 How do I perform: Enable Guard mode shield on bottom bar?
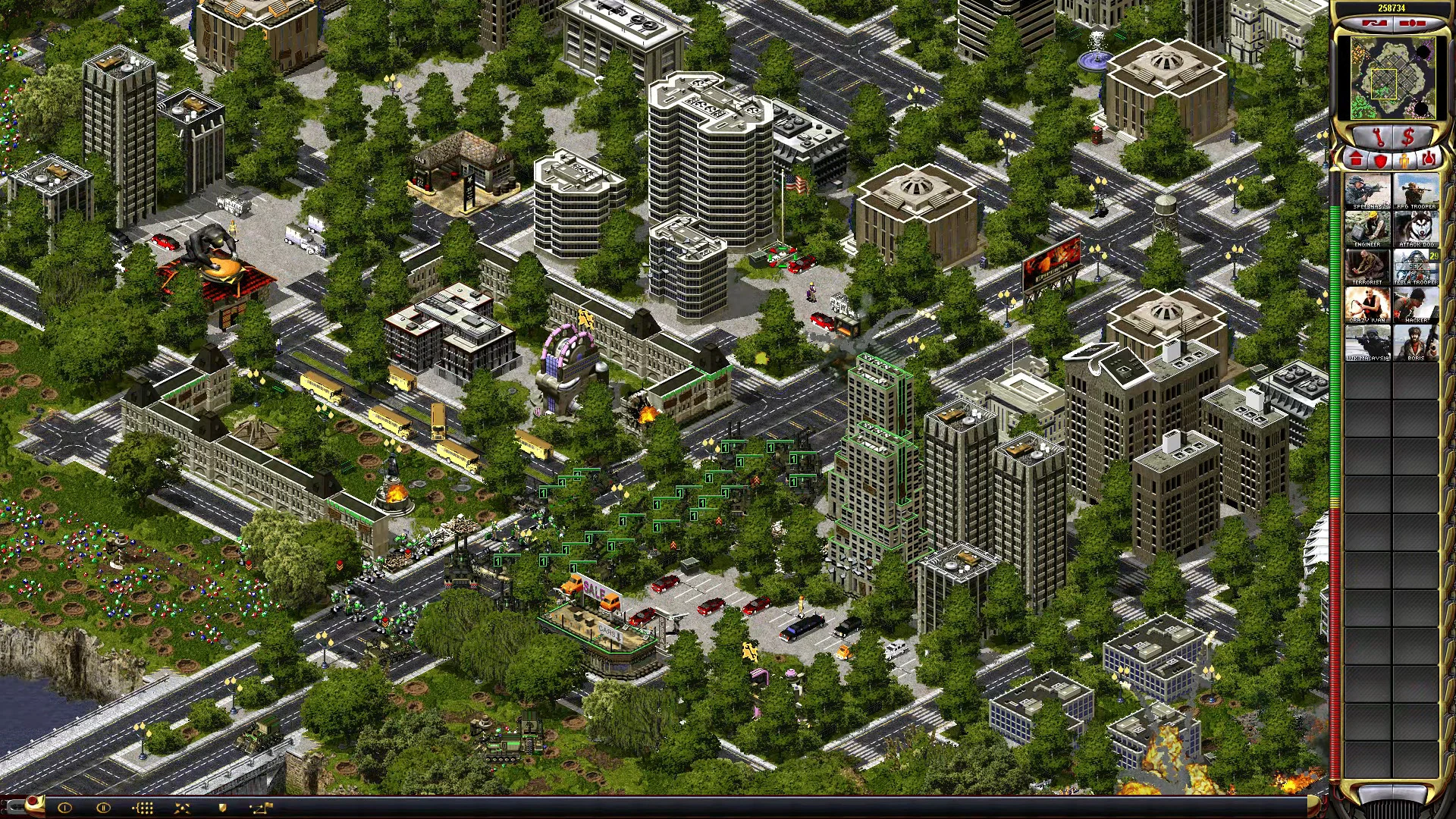pyautogui.click(x=222, y=808)
